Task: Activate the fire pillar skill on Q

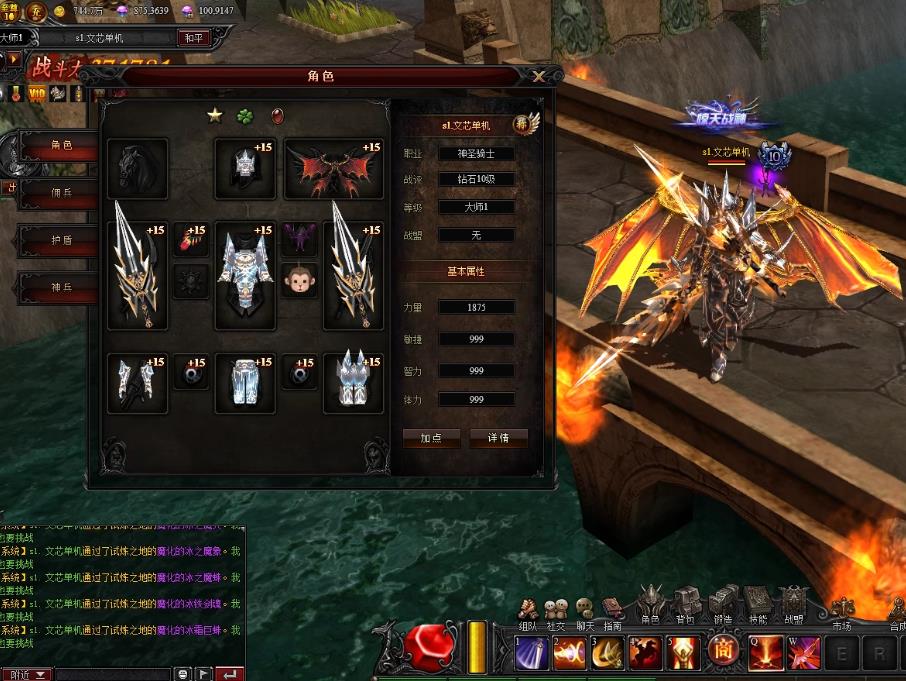Action: click(x=765, y=653)
